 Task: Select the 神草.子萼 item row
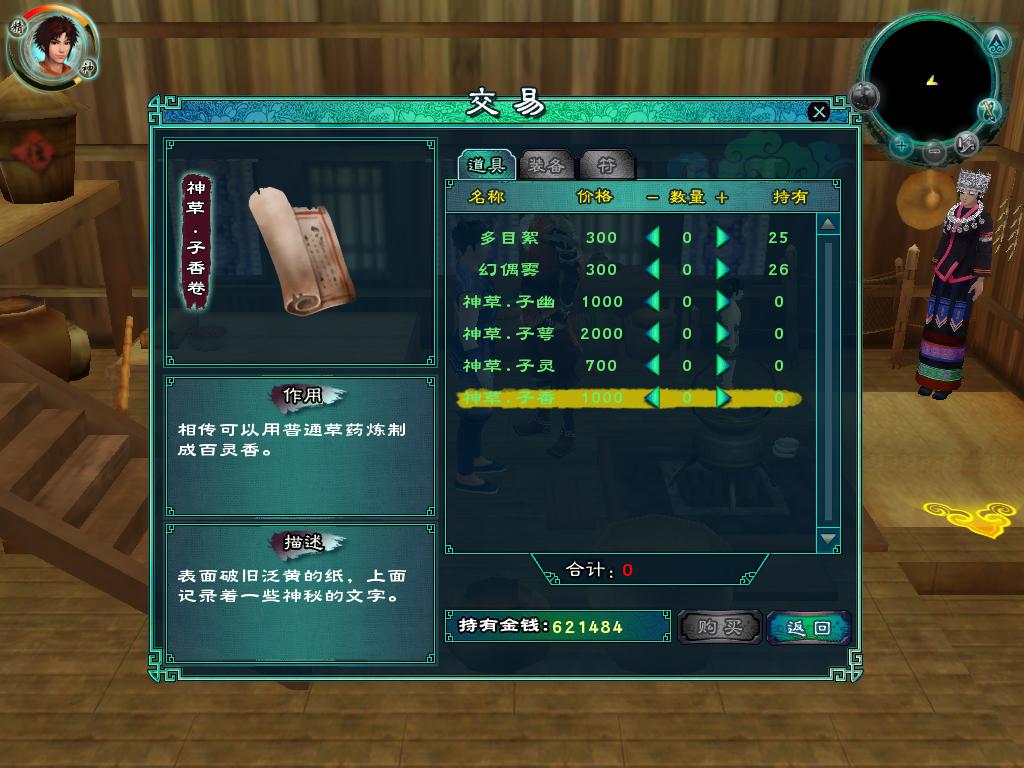pos(508,334)
